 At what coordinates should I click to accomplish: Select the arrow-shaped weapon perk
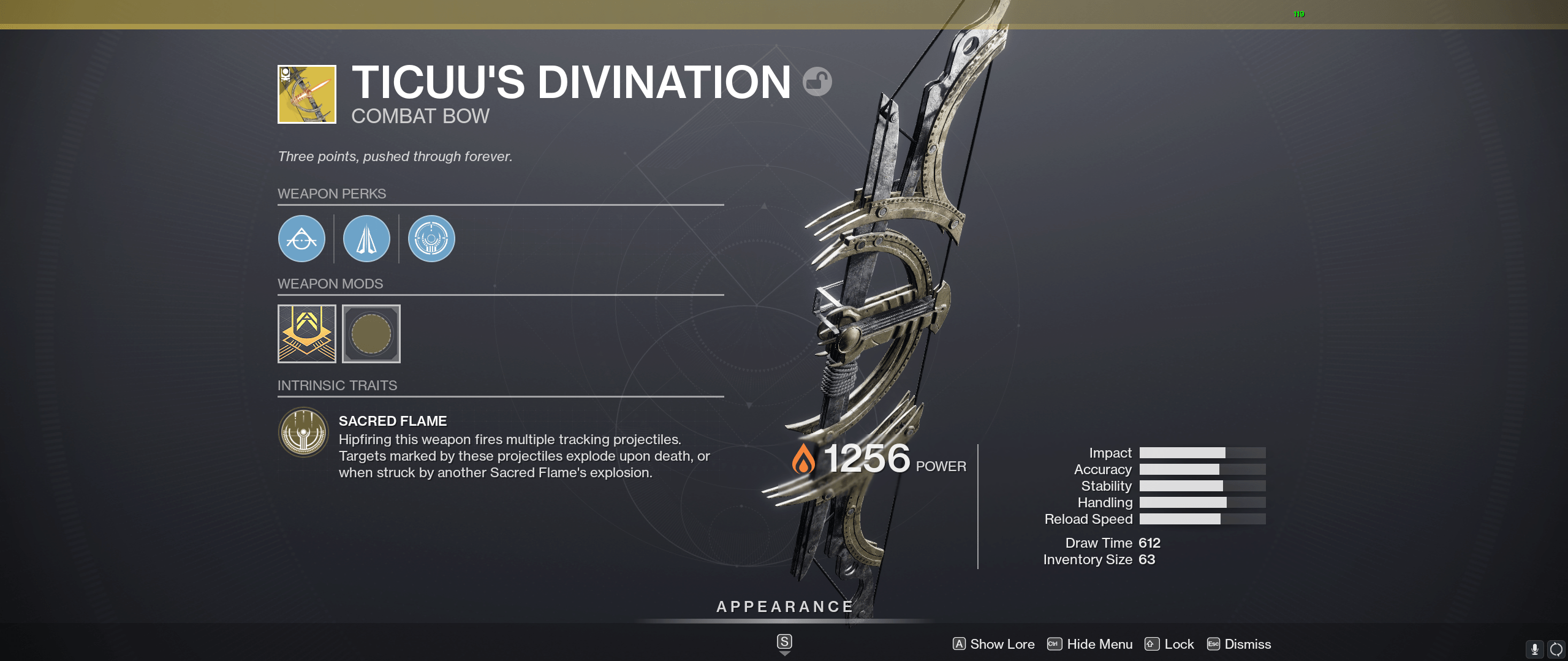pos(366,239)
